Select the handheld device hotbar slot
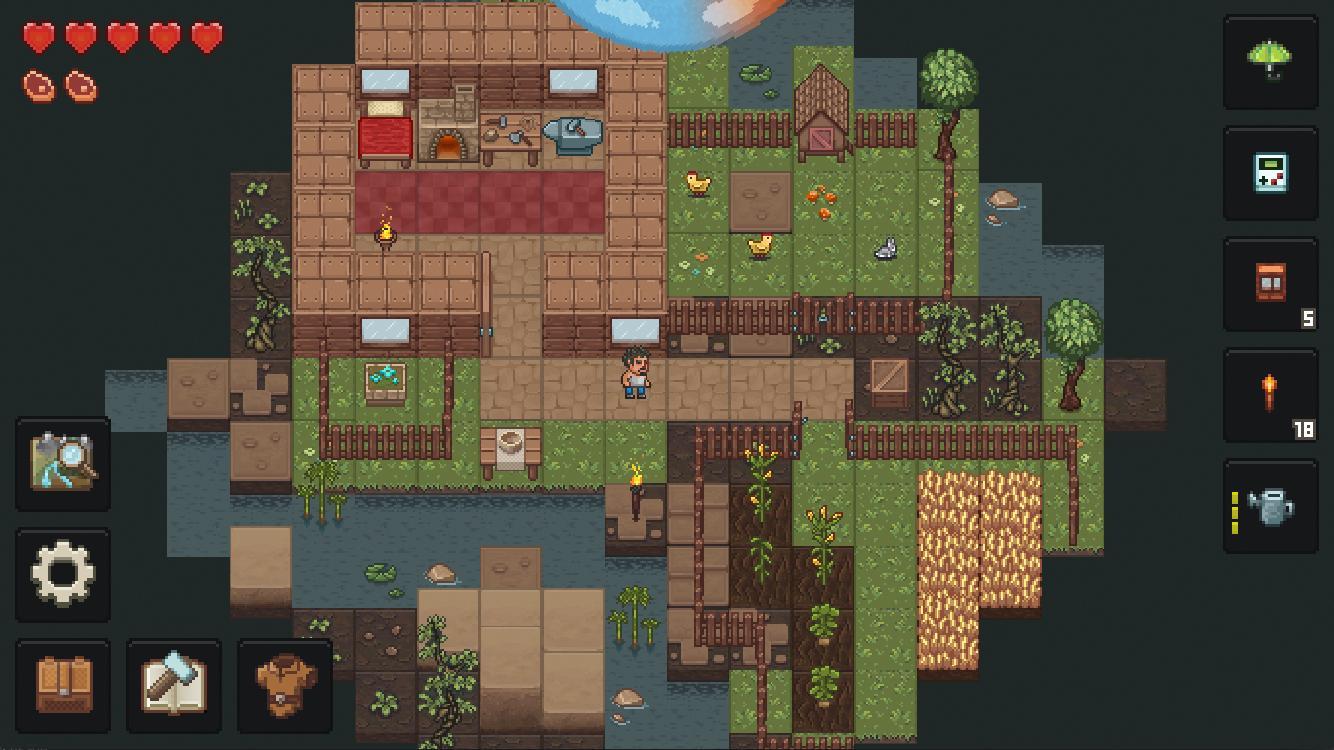This screenshot has width=1334, height=750. point(1270,173)
